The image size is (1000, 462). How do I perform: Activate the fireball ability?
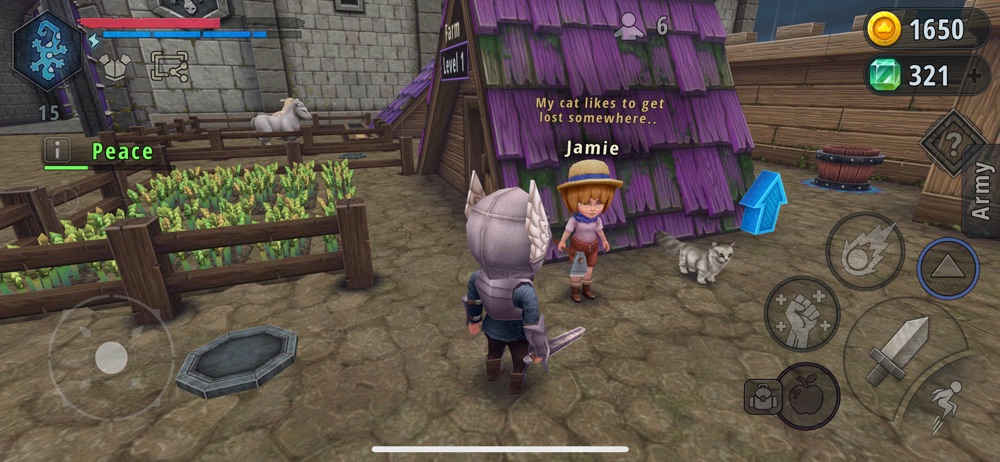(865, 251)
